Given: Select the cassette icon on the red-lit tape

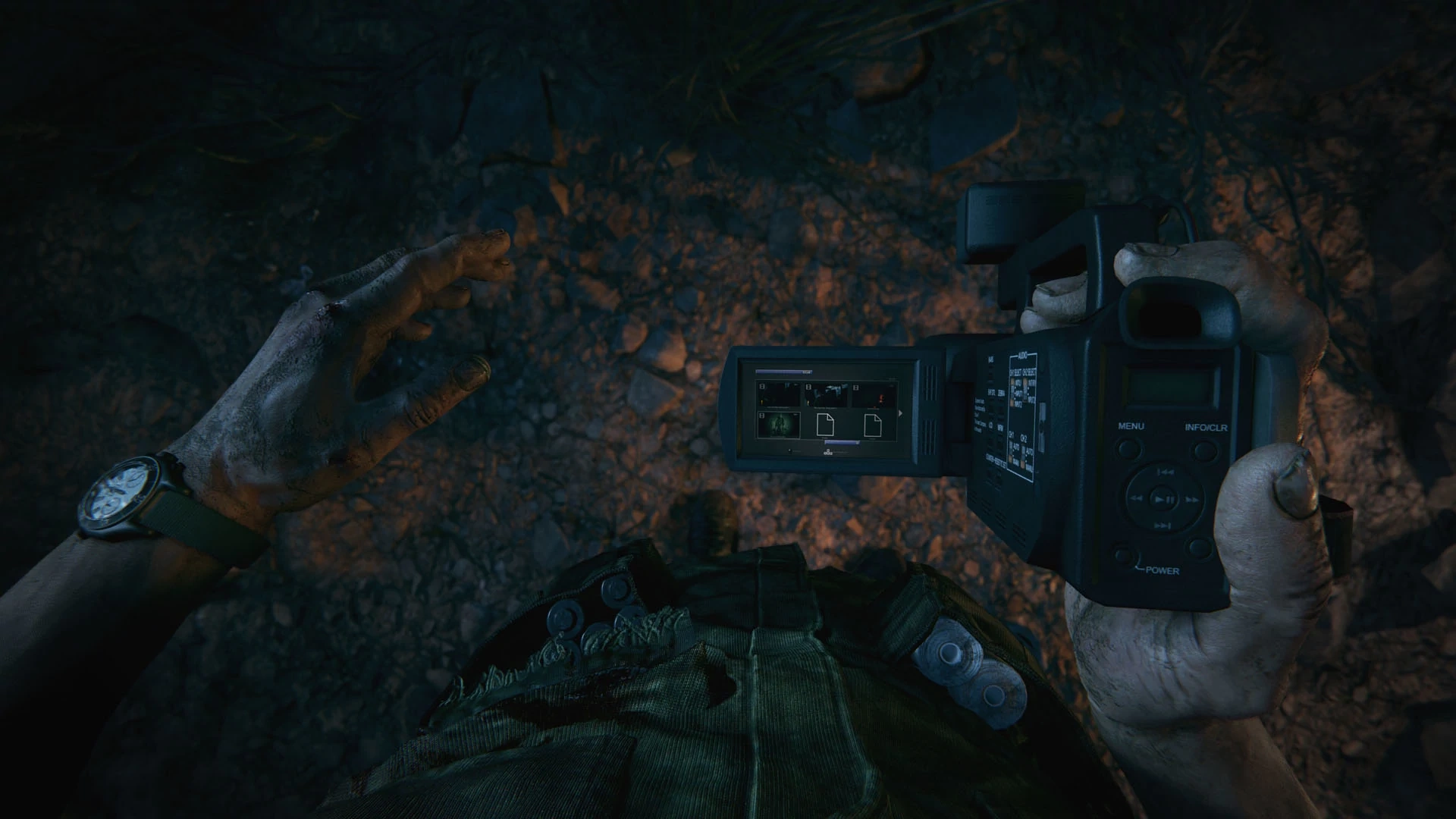Looking at the screenshot, I should (855, 388).
